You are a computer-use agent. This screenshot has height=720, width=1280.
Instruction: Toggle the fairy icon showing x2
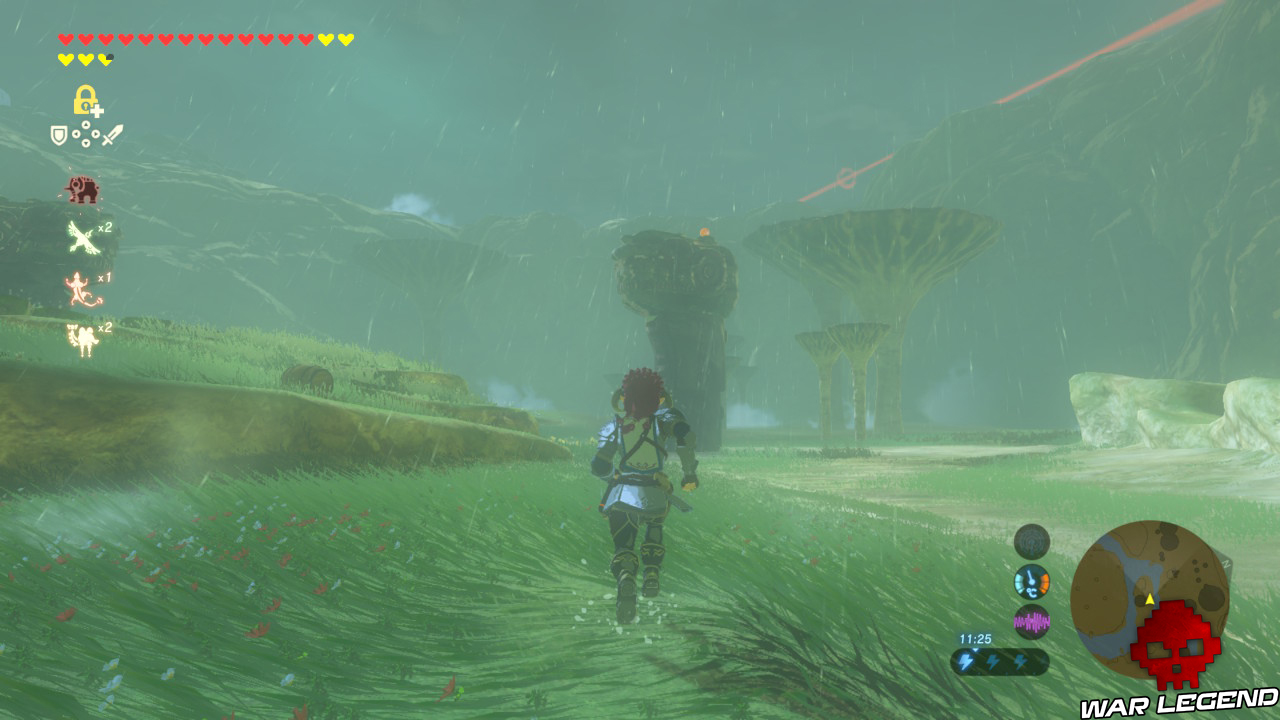[83, 337]
